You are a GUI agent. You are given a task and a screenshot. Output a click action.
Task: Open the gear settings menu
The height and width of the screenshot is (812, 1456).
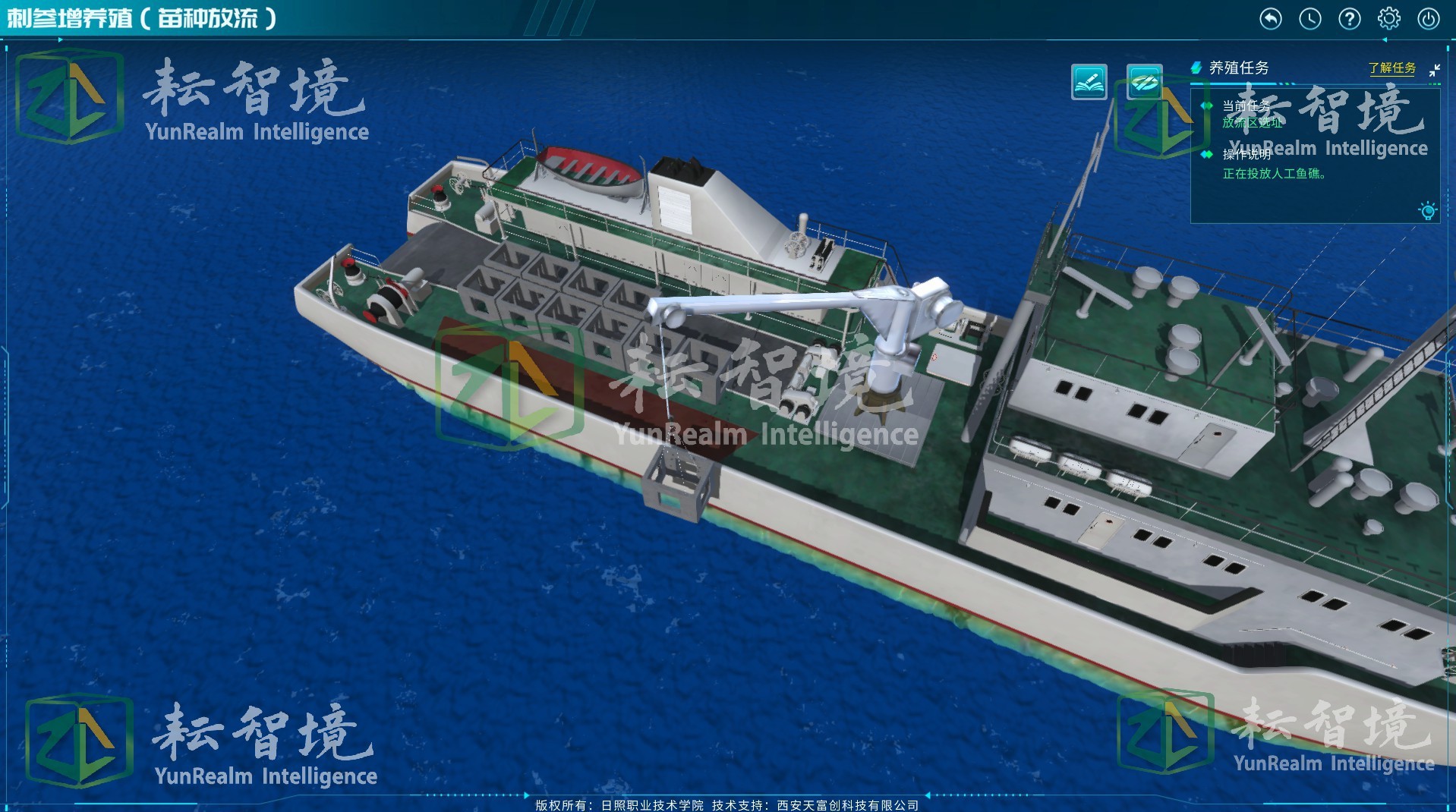(x=1388, y=18)
